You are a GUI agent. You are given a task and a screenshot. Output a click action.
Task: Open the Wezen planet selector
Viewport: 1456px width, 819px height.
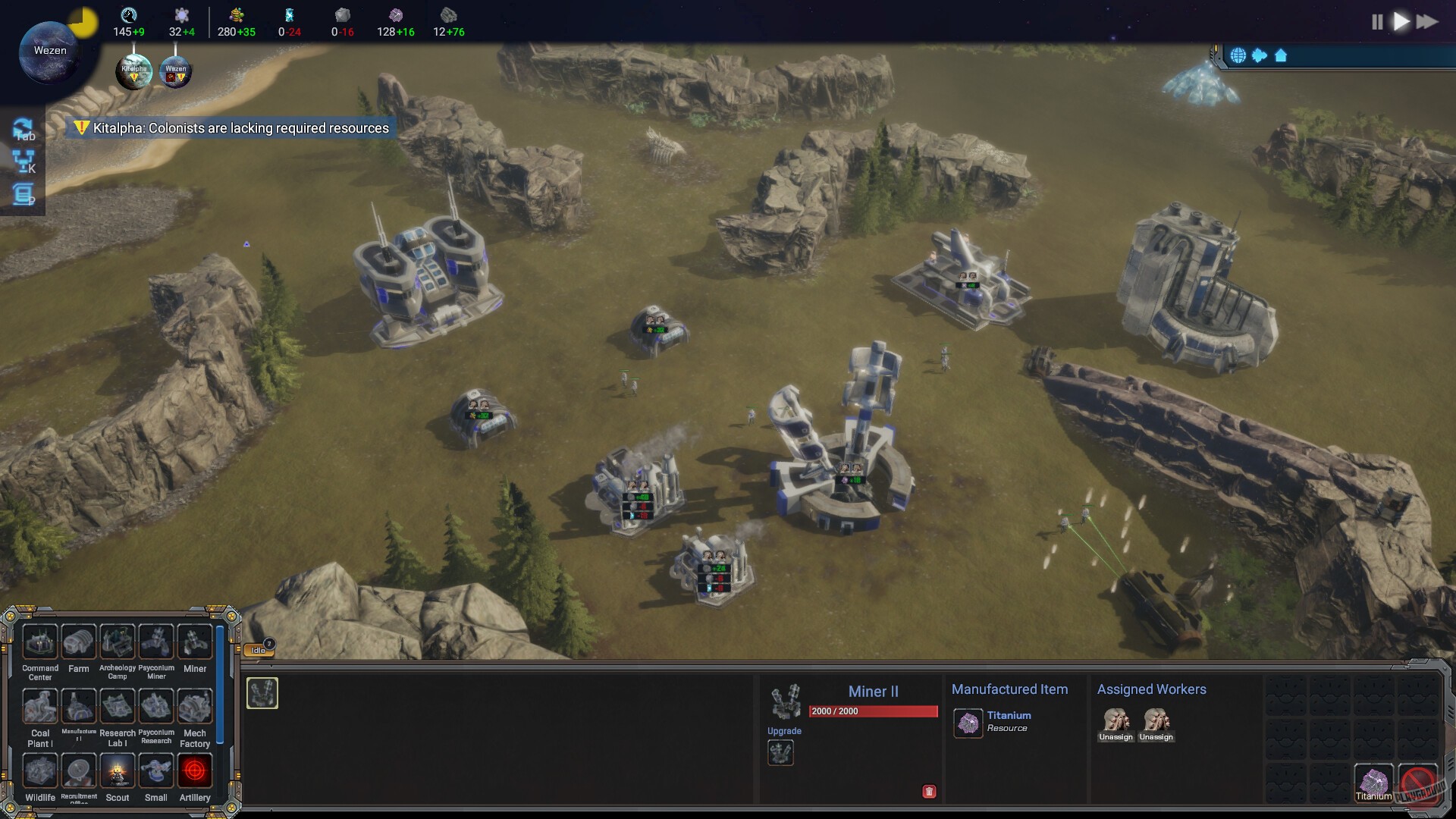[175, 71]
